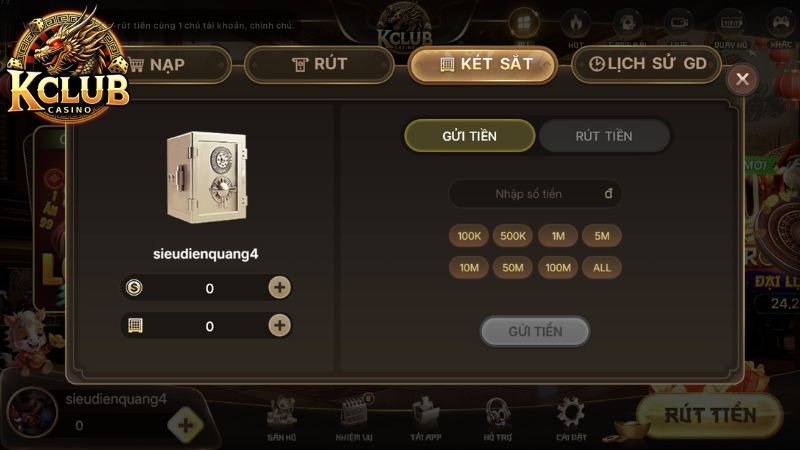Select the KÉT SẮT tab
The height and width of the screenshot is (450, 800).
[483, 65]
